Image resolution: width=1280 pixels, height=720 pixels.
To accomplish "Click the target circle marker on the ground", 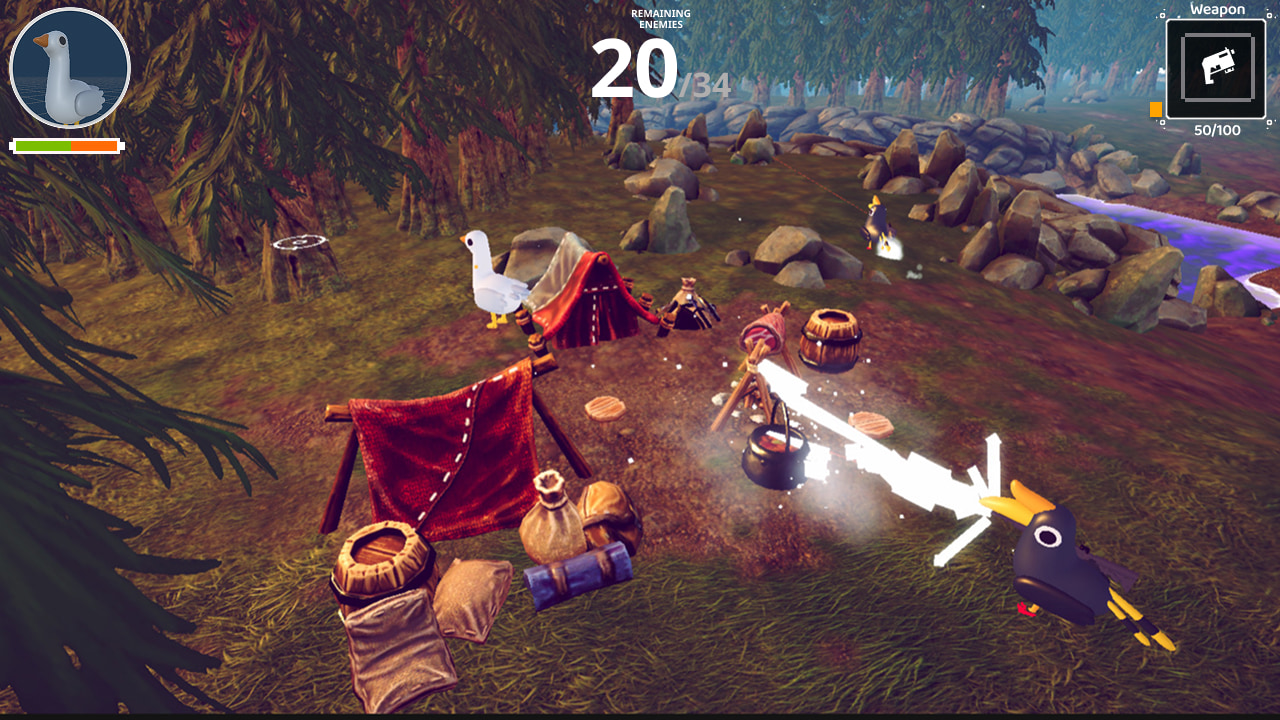I will pos(299,240).
